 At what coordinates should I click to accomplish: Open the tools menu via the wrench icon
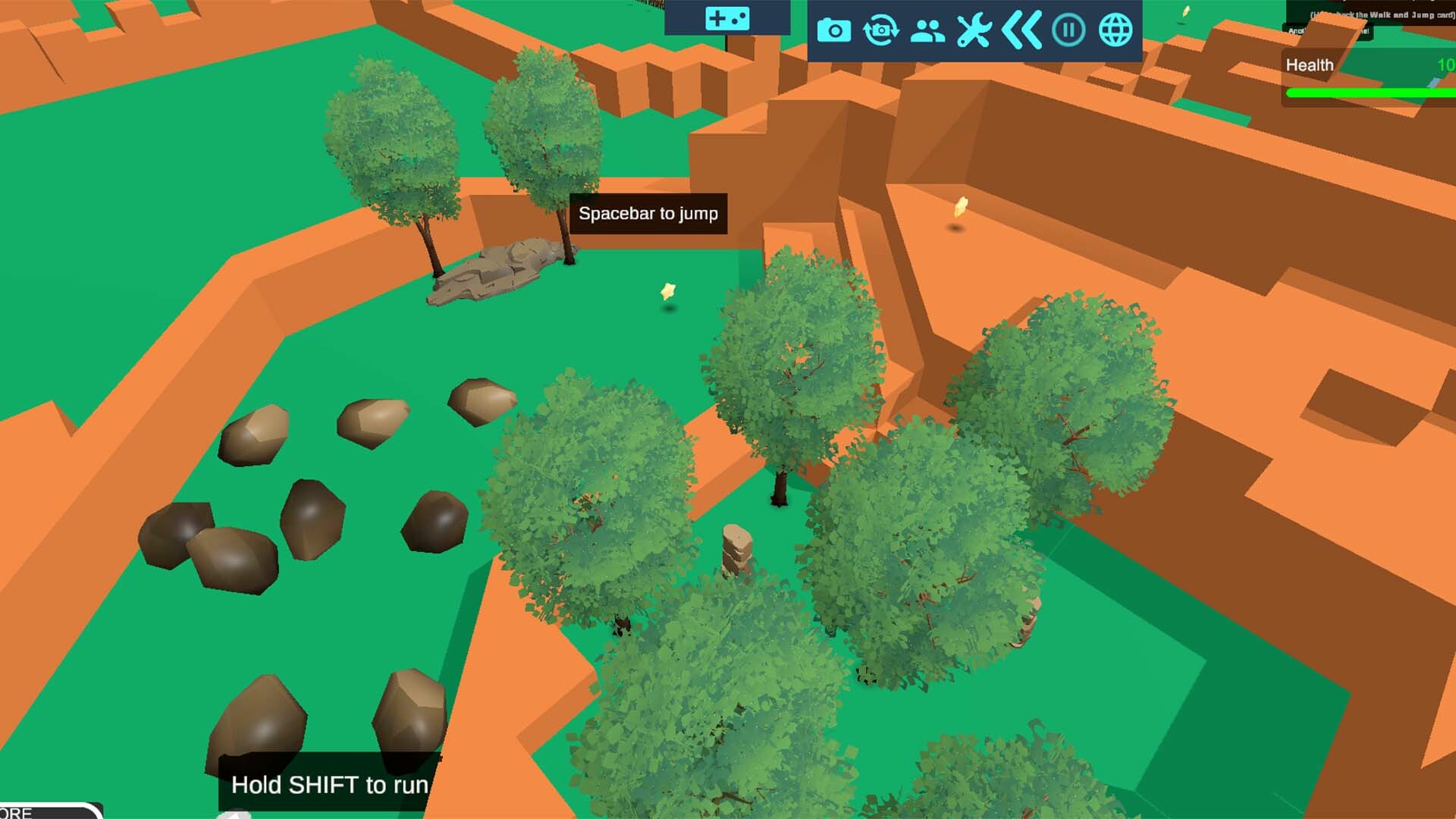973,30
